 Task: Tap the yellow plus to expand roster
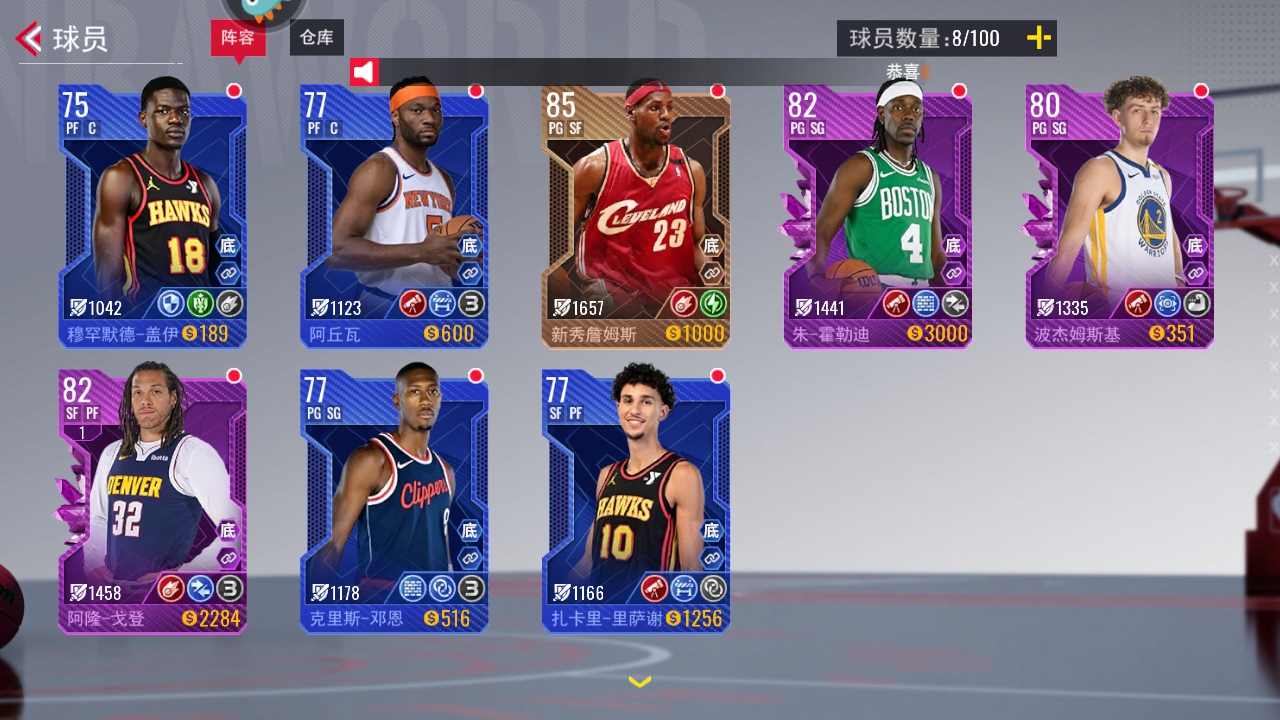pos(1039,38)
